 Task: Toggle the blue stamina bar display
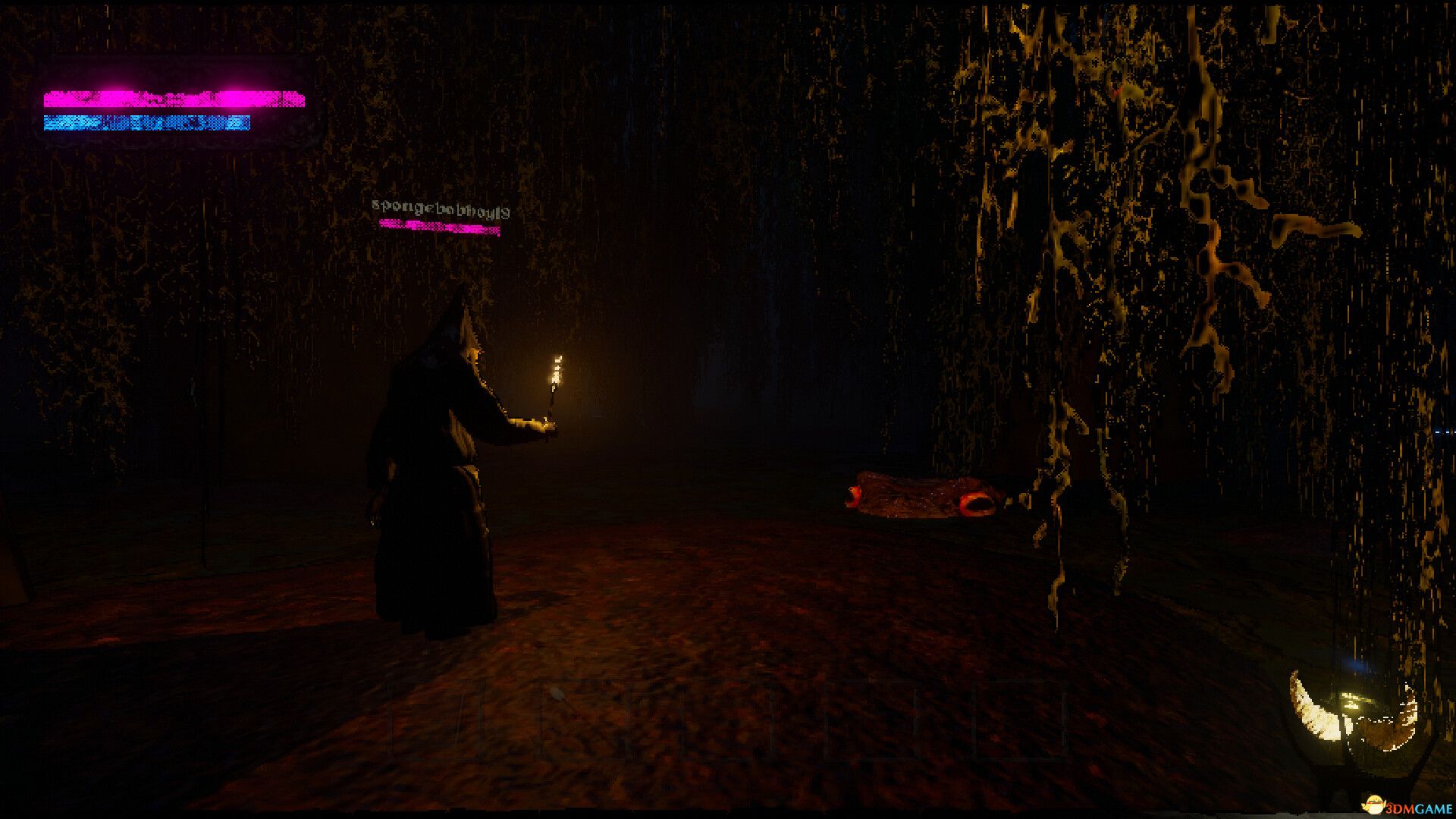click(148, 121)
